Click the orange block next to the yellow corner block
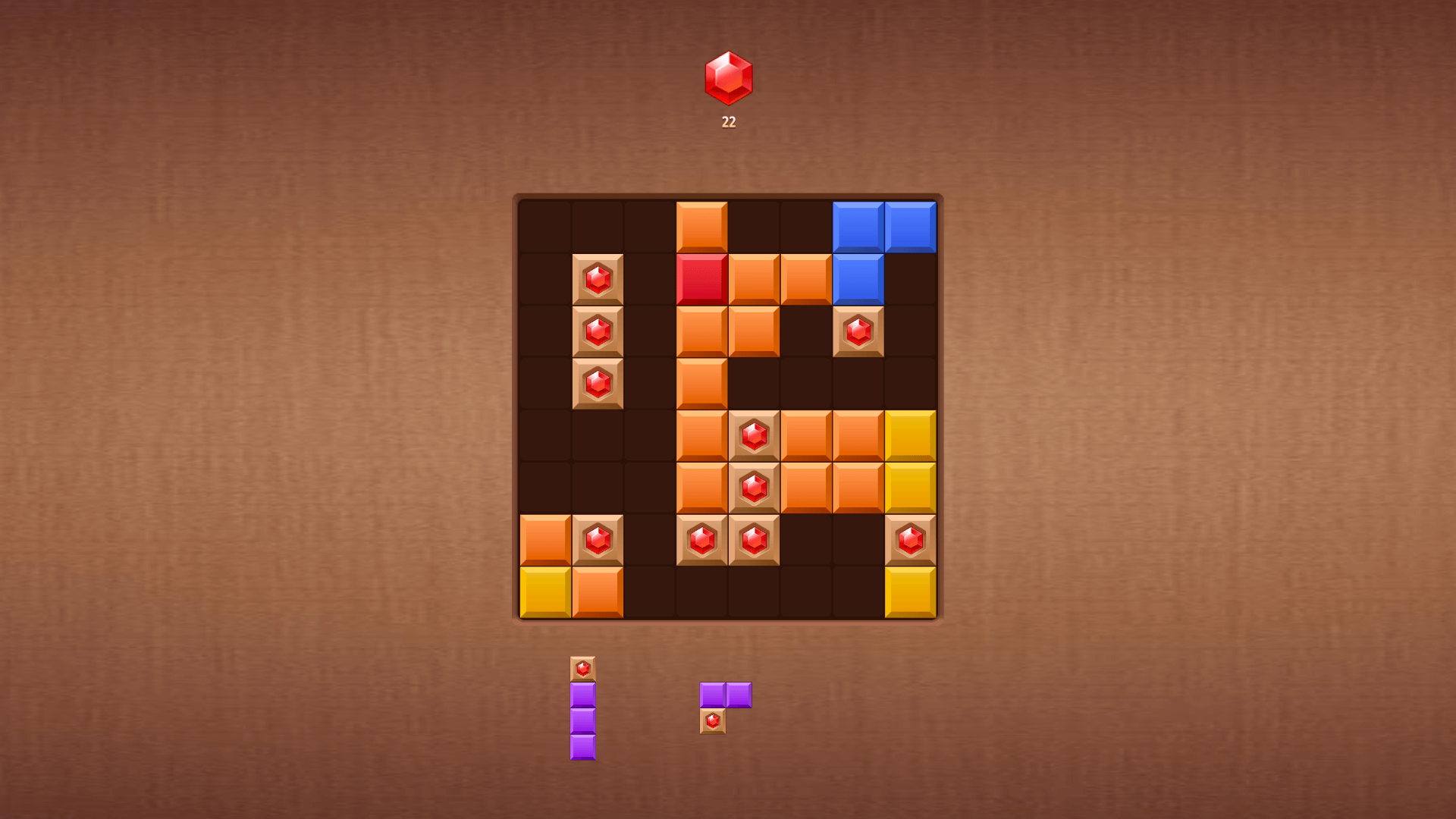1456x819 pixels. click(598, 591)
